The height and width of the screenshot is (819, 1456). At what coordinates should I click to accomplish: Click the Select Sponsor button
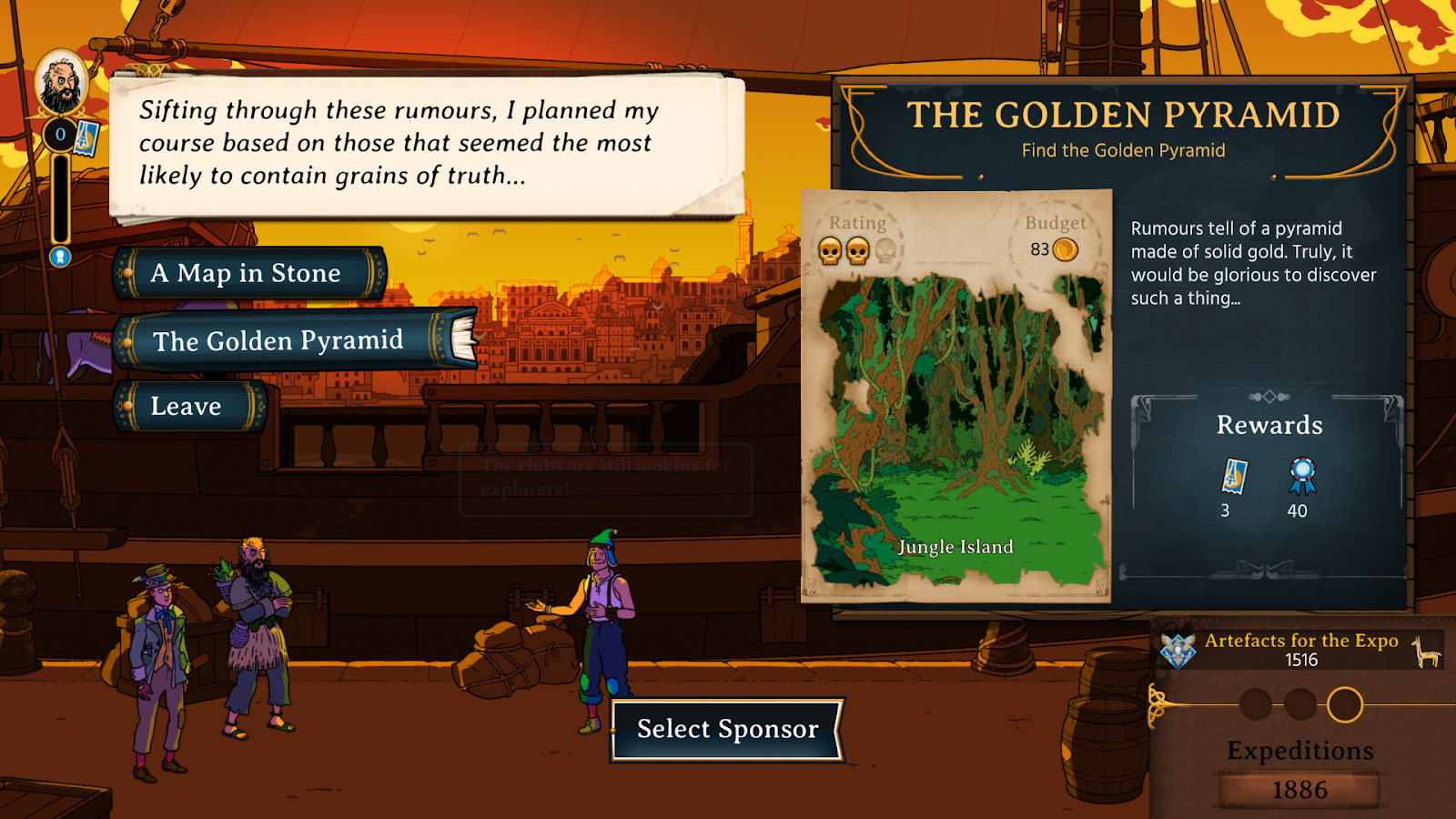(727, 729)
